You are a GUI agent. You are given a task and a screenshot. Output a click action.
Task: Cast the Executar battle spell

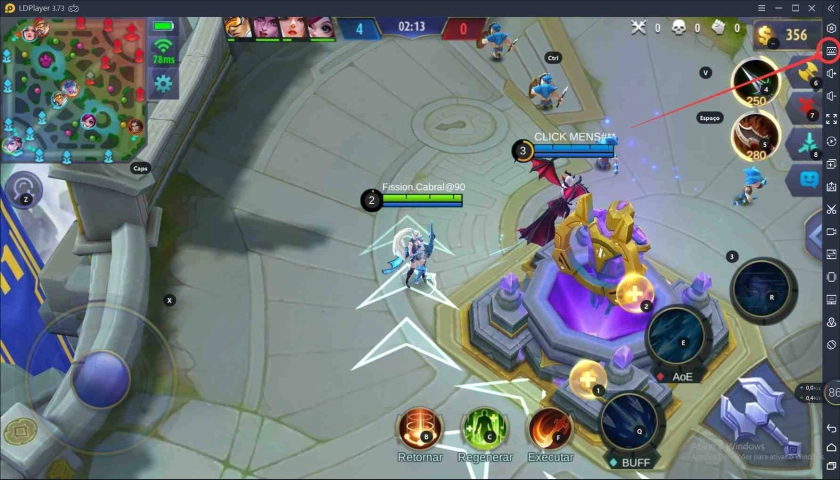point(550,428)
